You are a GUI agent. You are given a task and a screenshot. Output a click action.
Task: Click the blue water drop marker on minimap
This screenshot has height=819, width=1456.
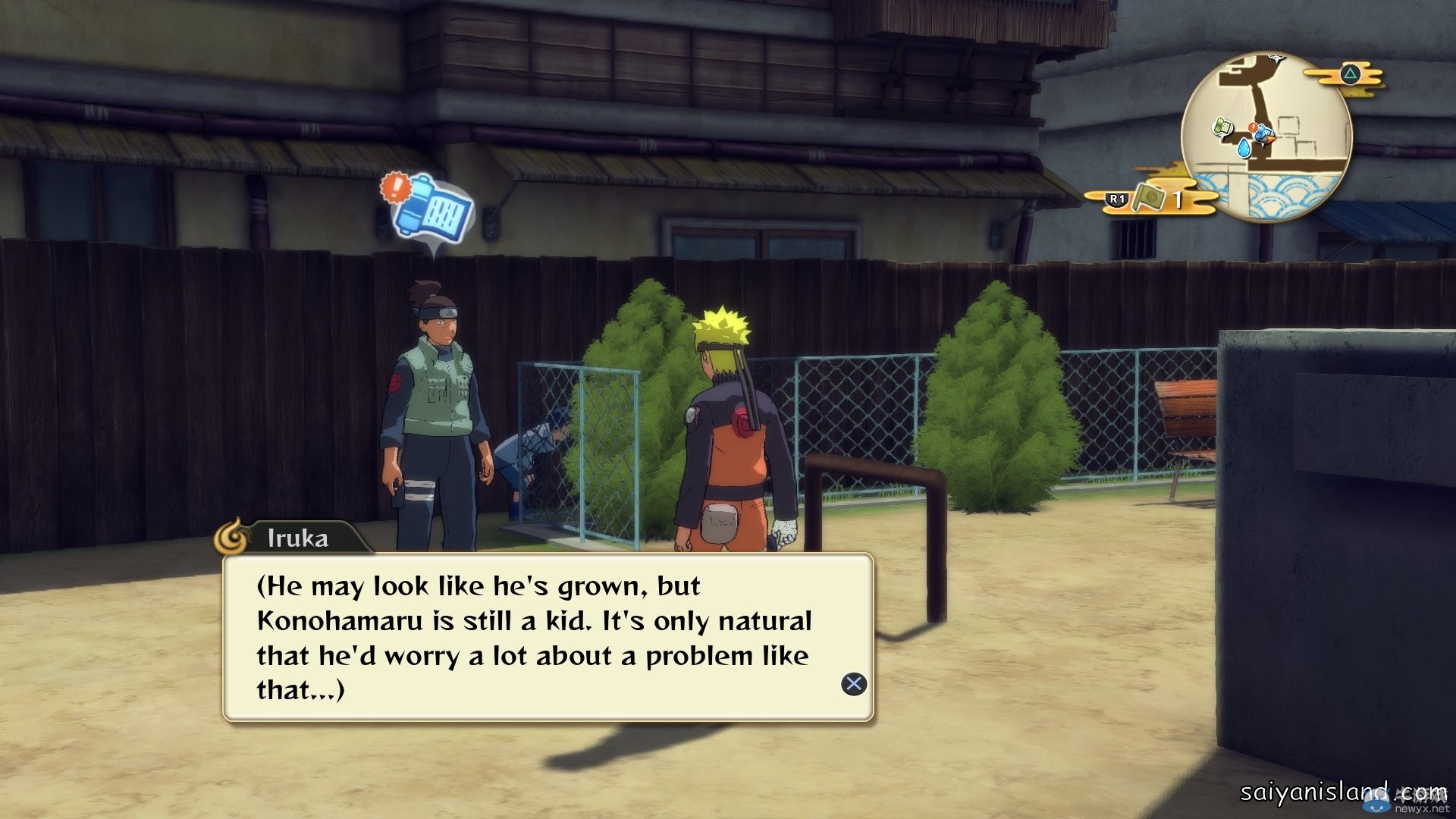tap(1243, 146)
